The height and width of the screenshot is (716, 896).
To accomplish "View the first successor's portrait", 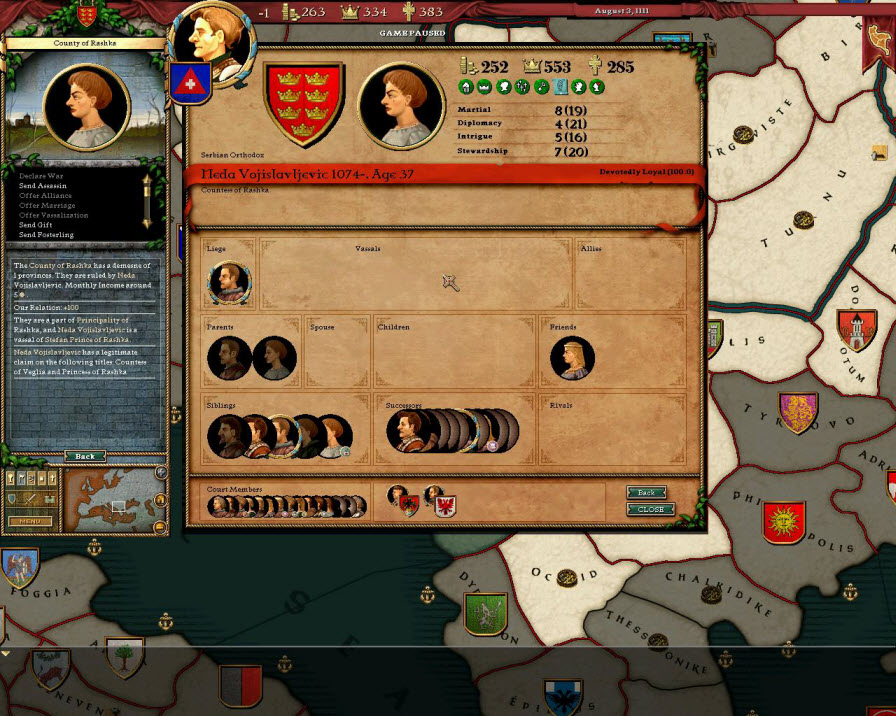I will pos(408,431).
